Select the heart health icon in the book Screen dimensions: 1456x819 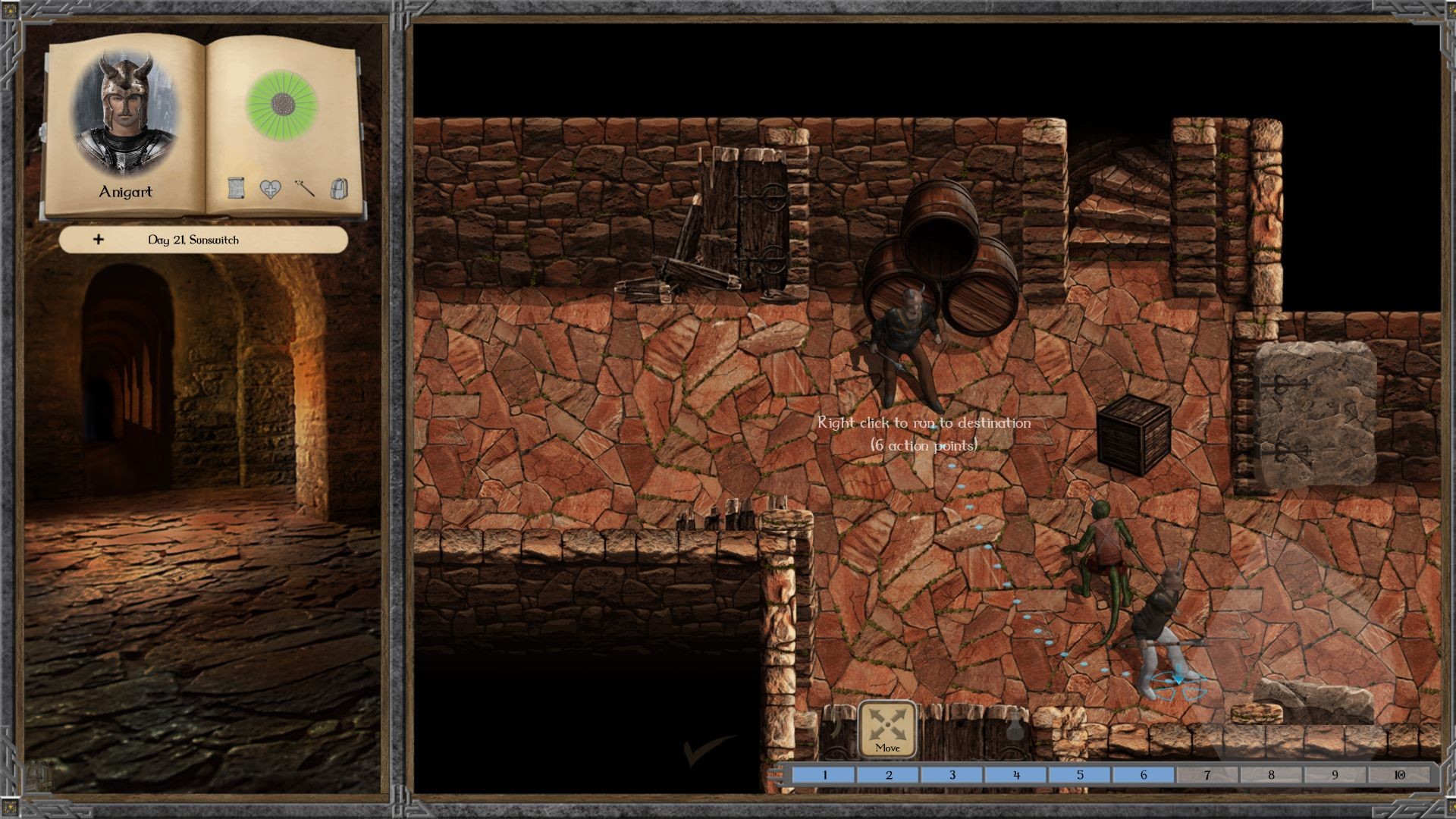270,188
